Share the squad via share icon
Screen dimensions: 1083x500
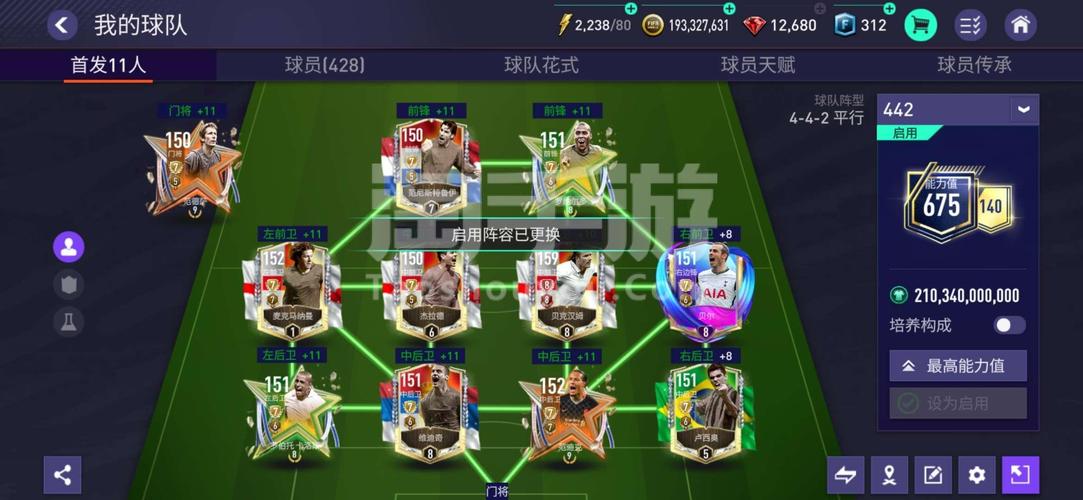pos(62,475)
